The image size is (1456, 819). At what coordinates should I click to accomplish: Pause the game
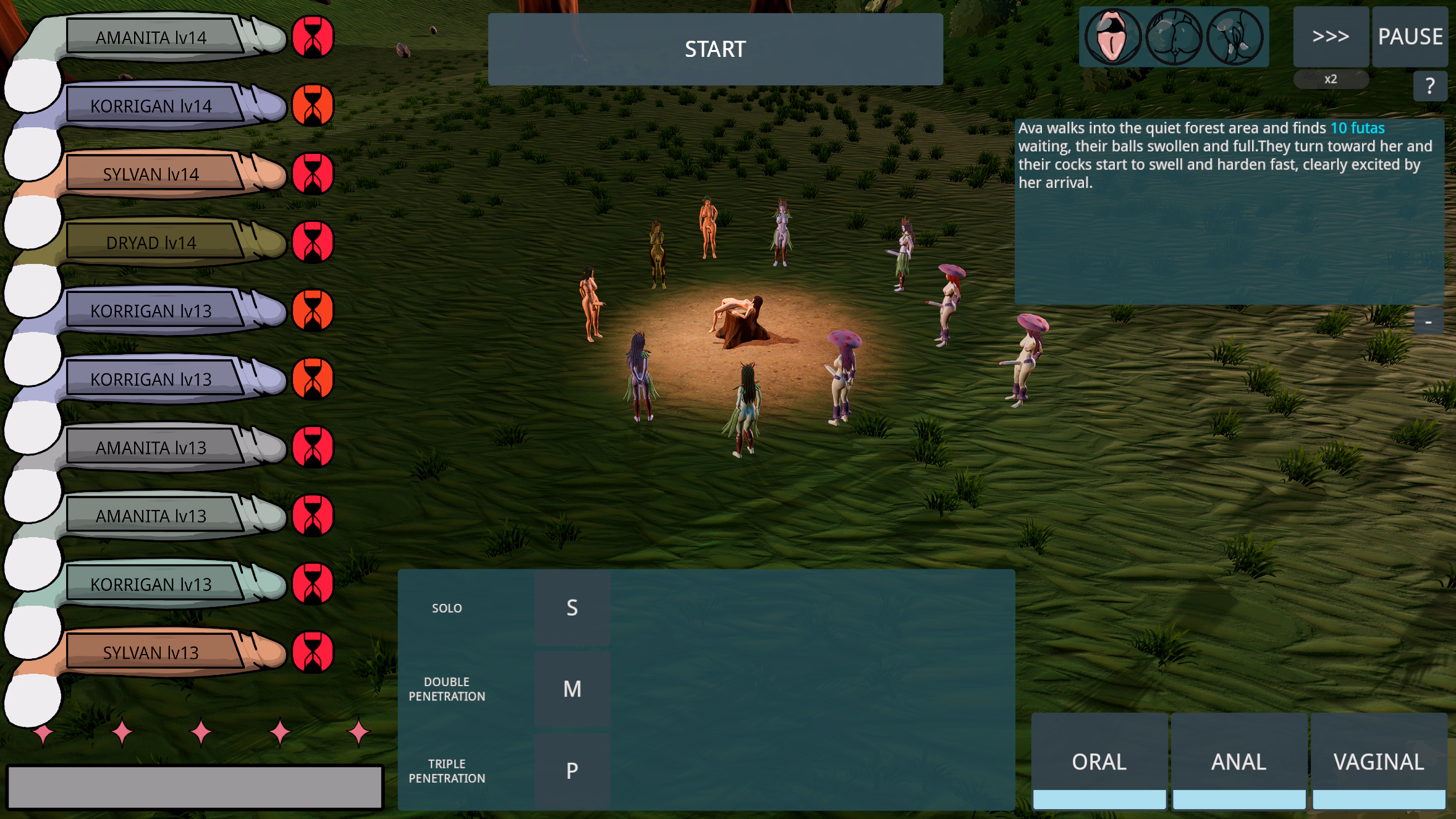pos(1410,37)
